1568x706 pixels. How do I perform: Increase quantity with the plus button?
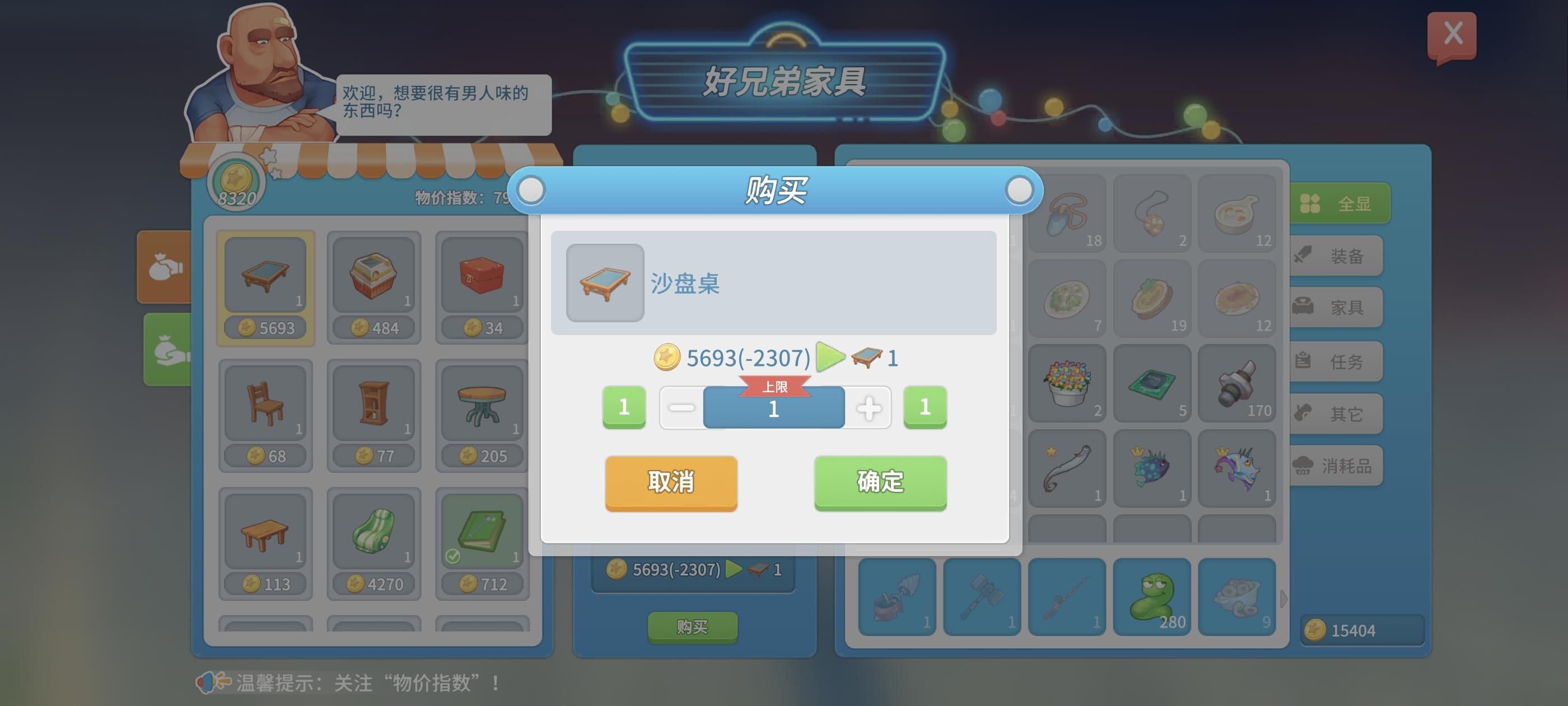(869, 408)
